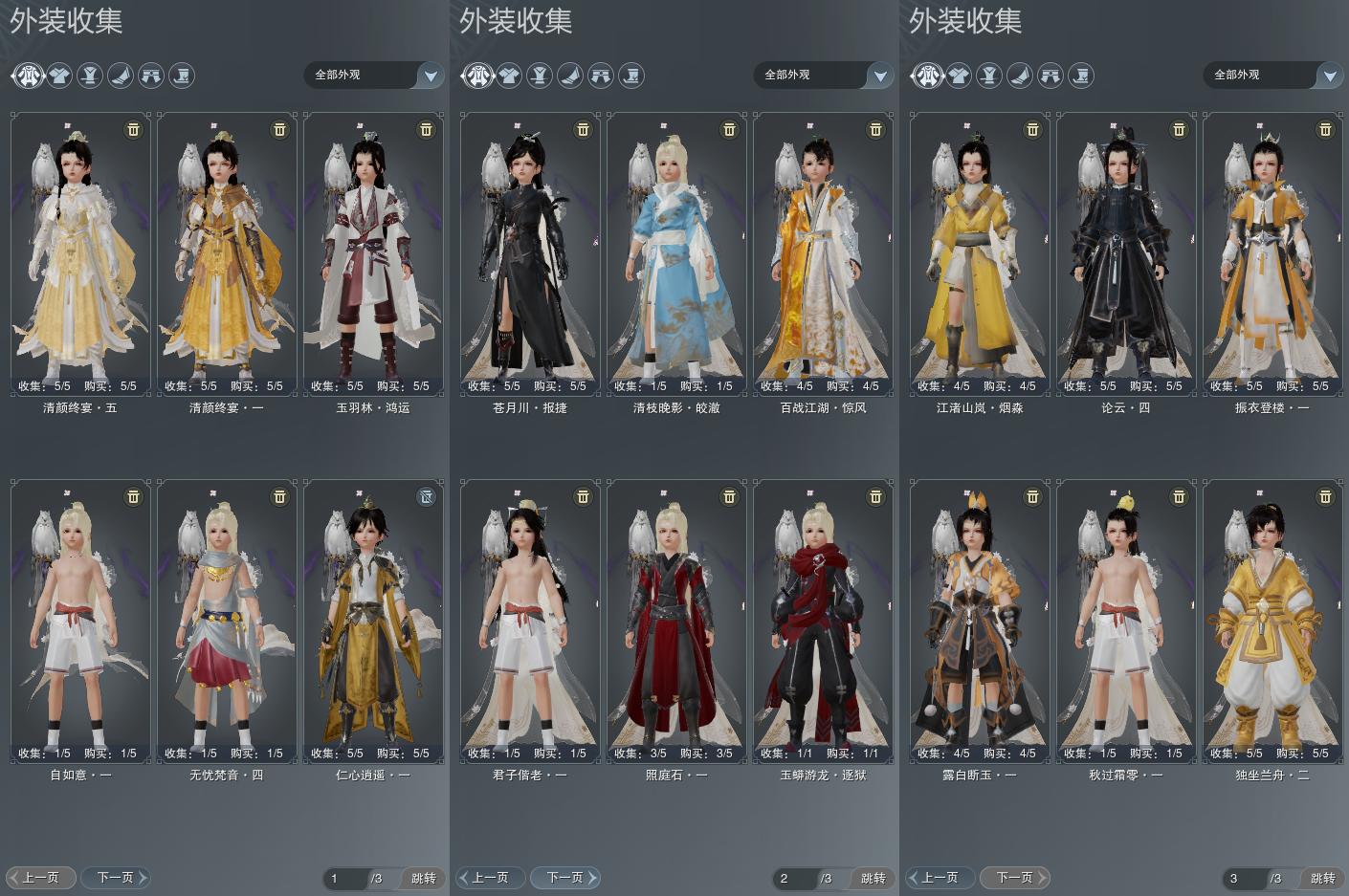The width and height of the screenshot is (1349, 896).
Task: Select the 仁心逍遥·一 outfit card
Action: (373, 622)
